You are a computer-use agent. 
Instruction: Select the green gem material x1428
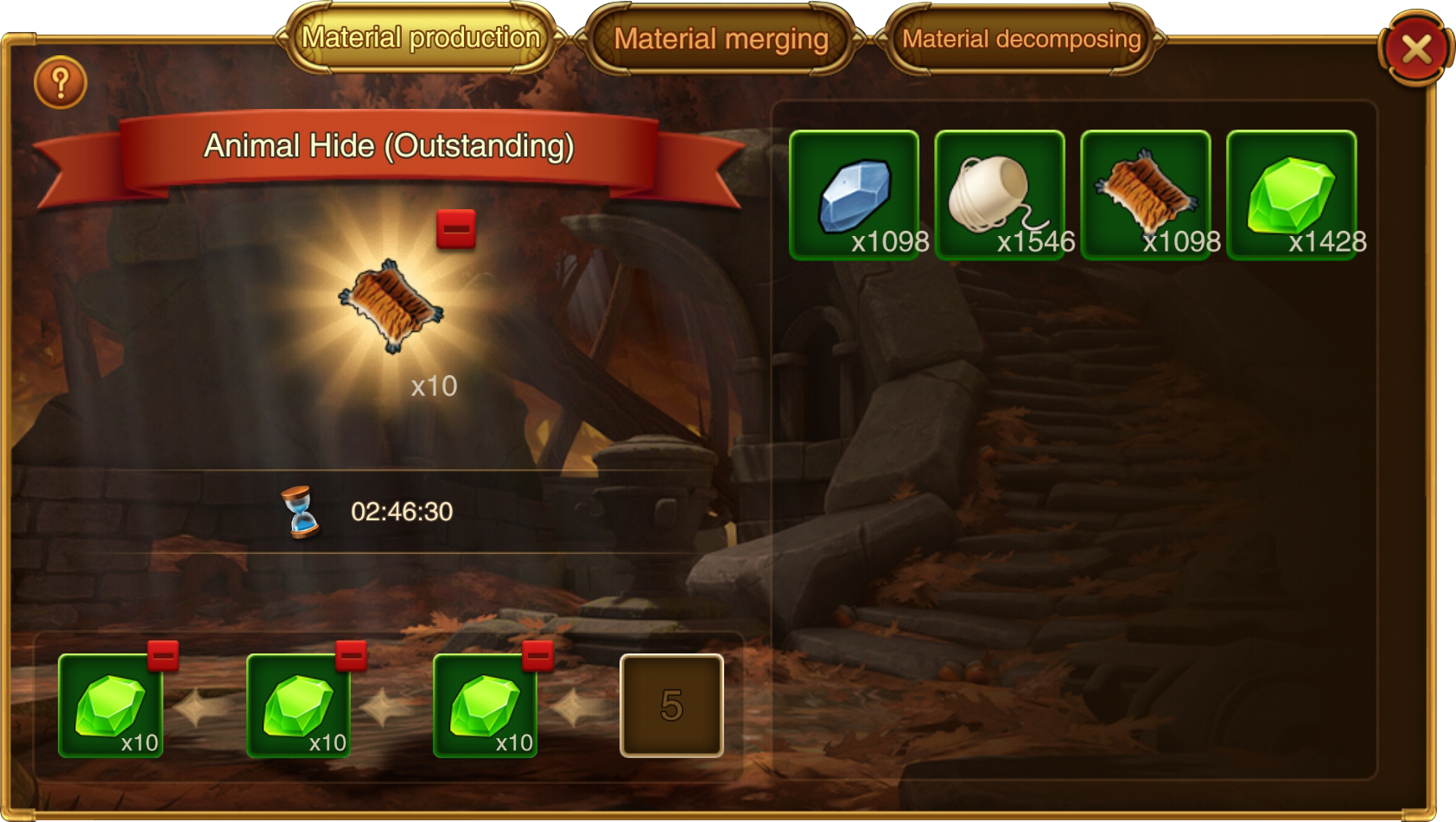[x=1291, y=194]
